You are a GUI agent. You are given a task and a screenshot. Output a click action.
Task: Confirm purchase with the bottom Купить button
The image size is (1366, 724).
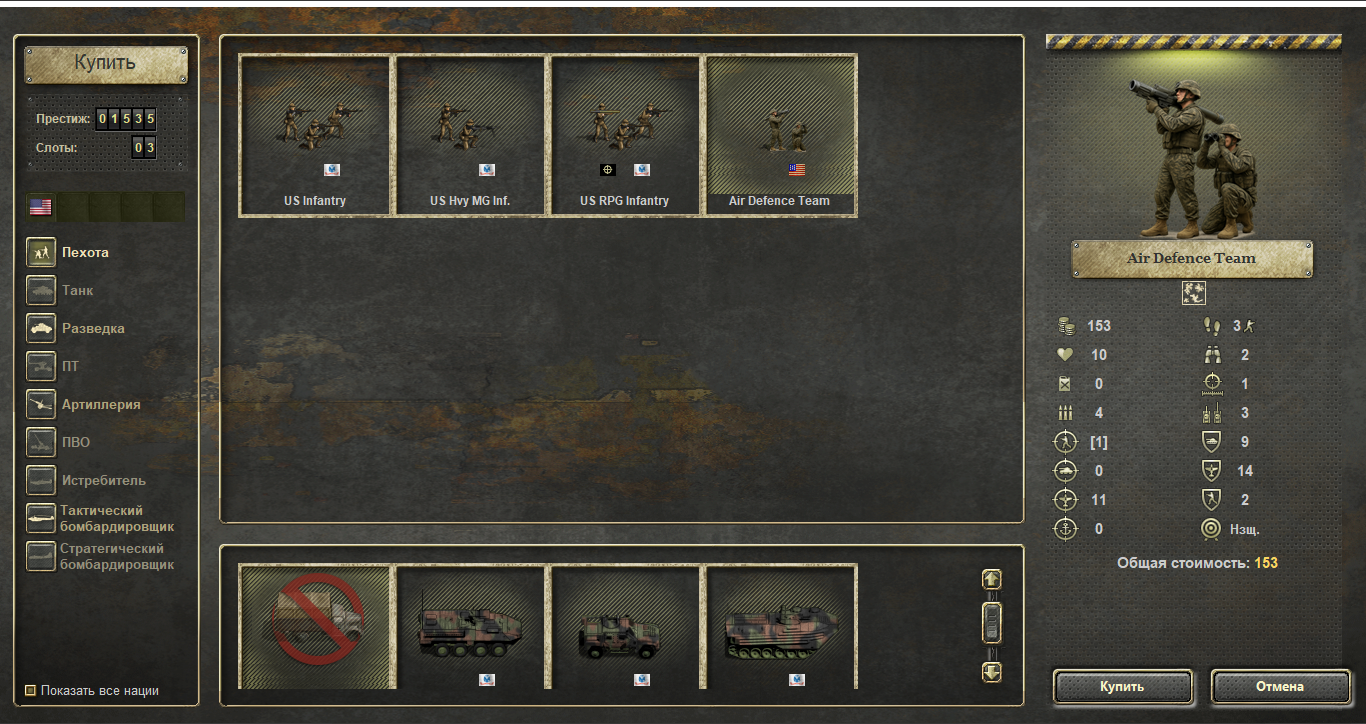click(x=1122, y=687)
